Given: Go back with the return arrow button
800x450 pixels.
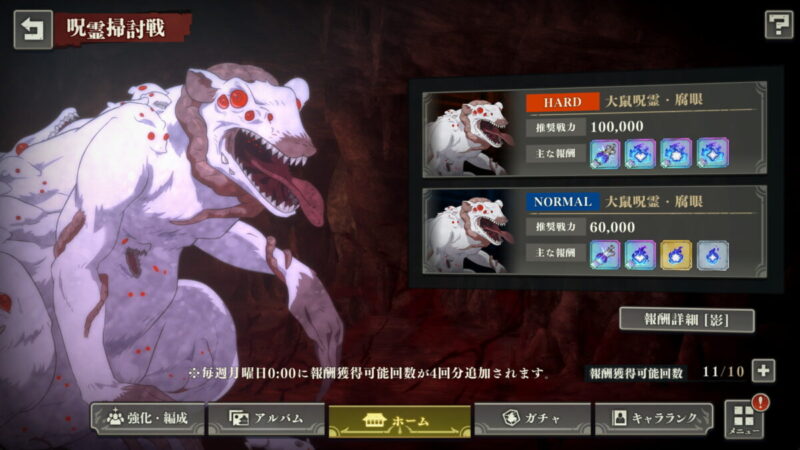Looking at the screenshot, I should tap(32, 29).
